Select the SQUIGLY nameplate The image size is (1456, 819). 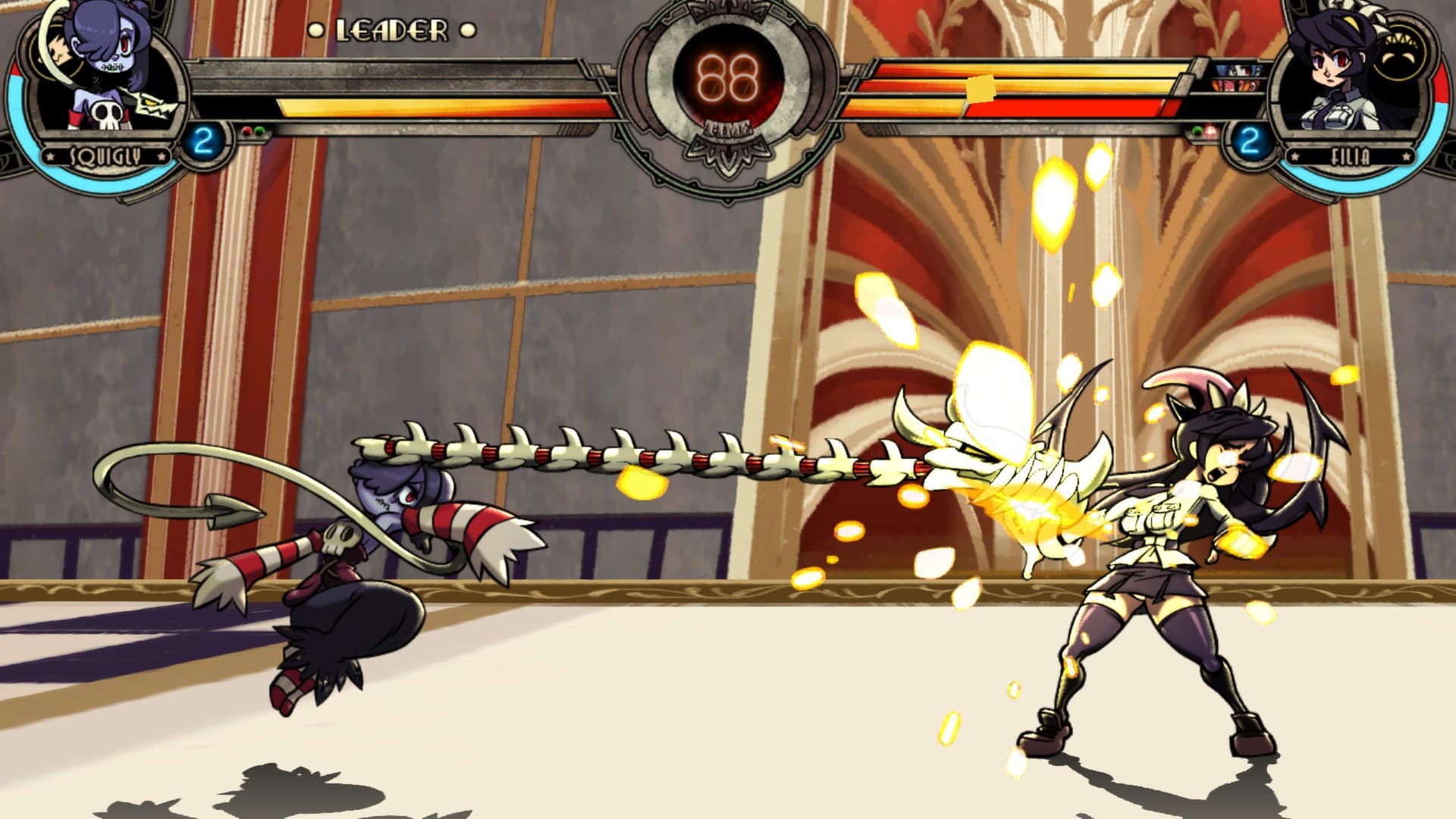(105, 157)
